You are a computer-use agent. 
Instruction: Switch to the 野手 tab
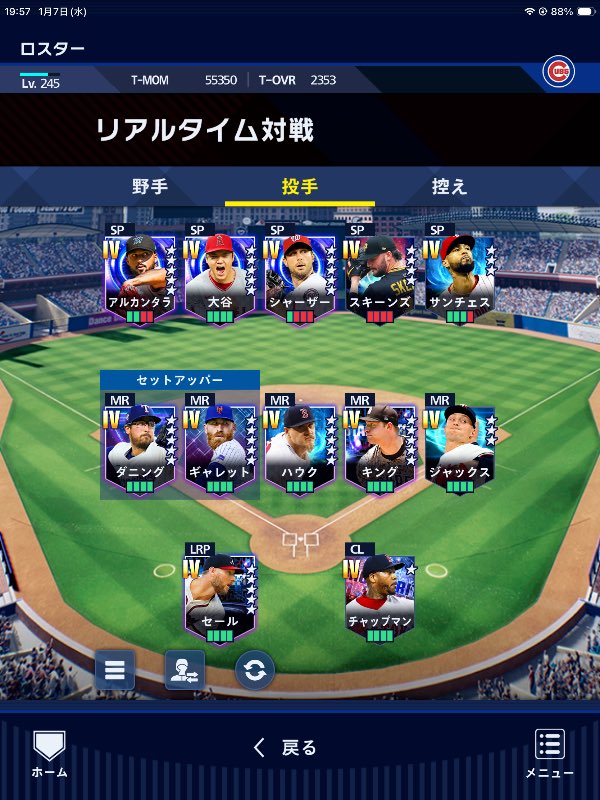click(x=150, y=187)
